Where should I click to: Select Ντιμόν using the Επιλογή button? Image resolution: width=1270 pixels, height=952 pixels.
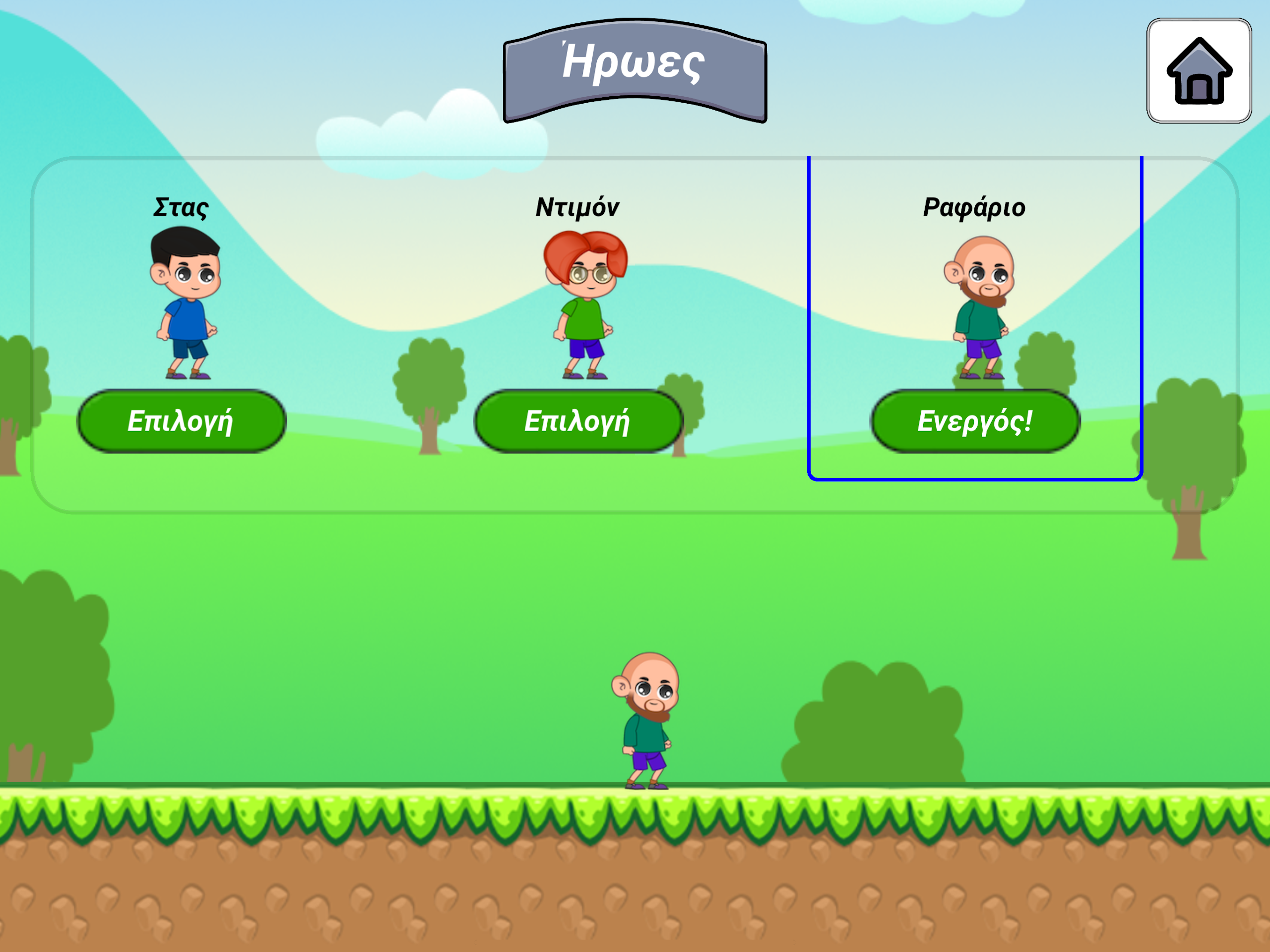click(x=578, y=422)
